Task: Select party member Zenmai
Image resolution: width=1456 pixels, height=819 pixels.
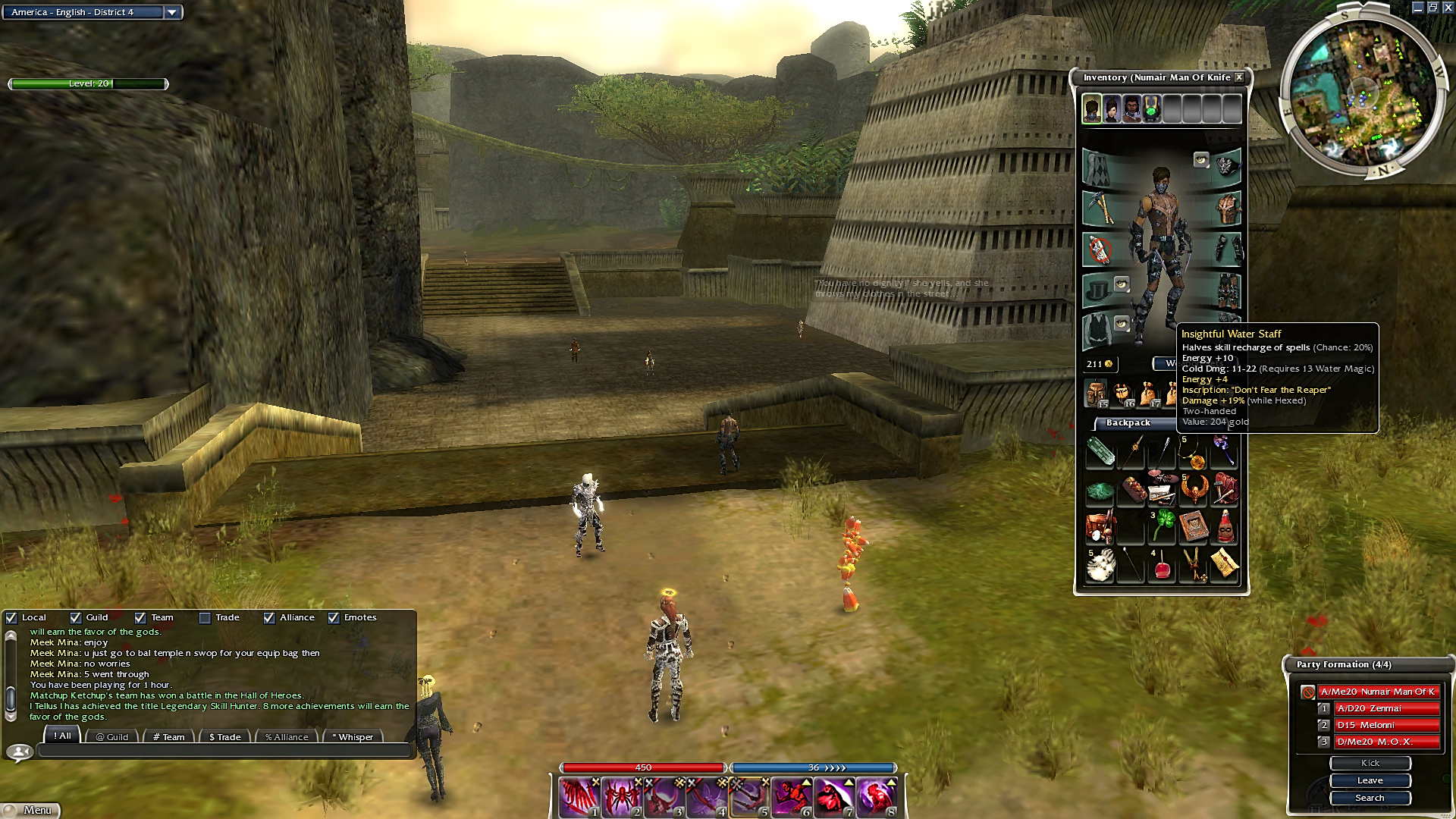Action: tap(1386, 708)
